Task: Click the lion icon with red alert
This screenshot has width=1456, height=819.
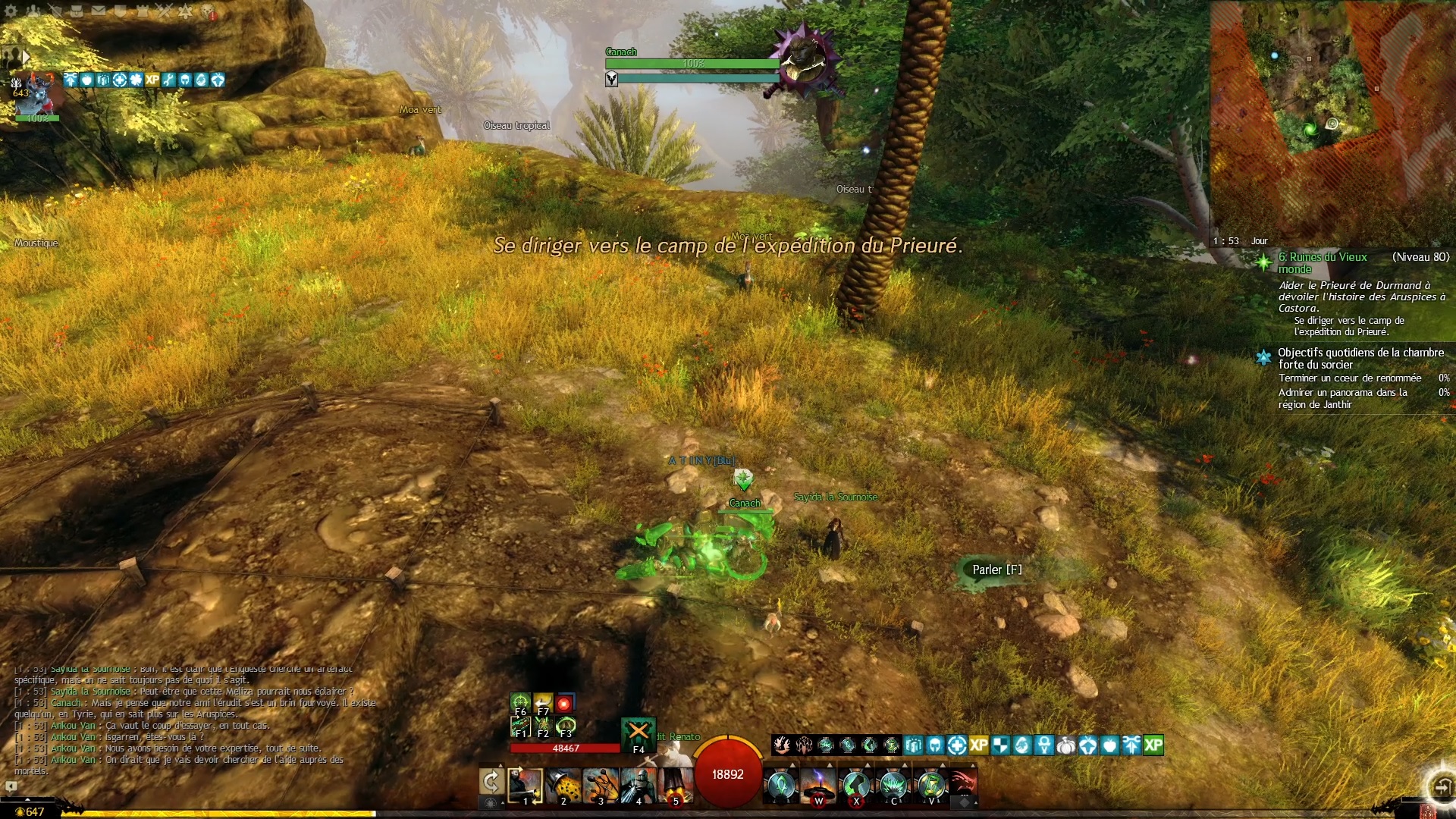Action: [208, 11]
